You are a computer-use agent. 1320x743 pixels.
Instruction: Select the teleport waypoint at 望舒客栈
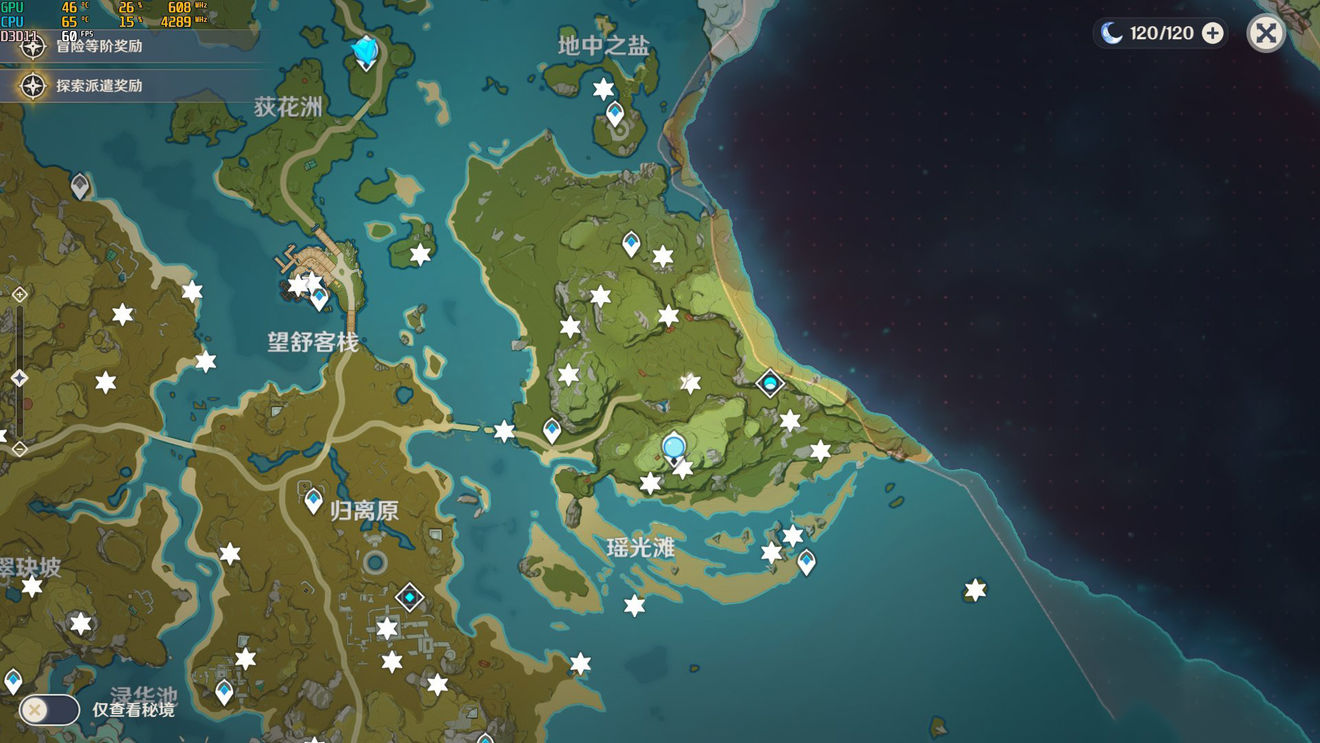pos(320,298)
